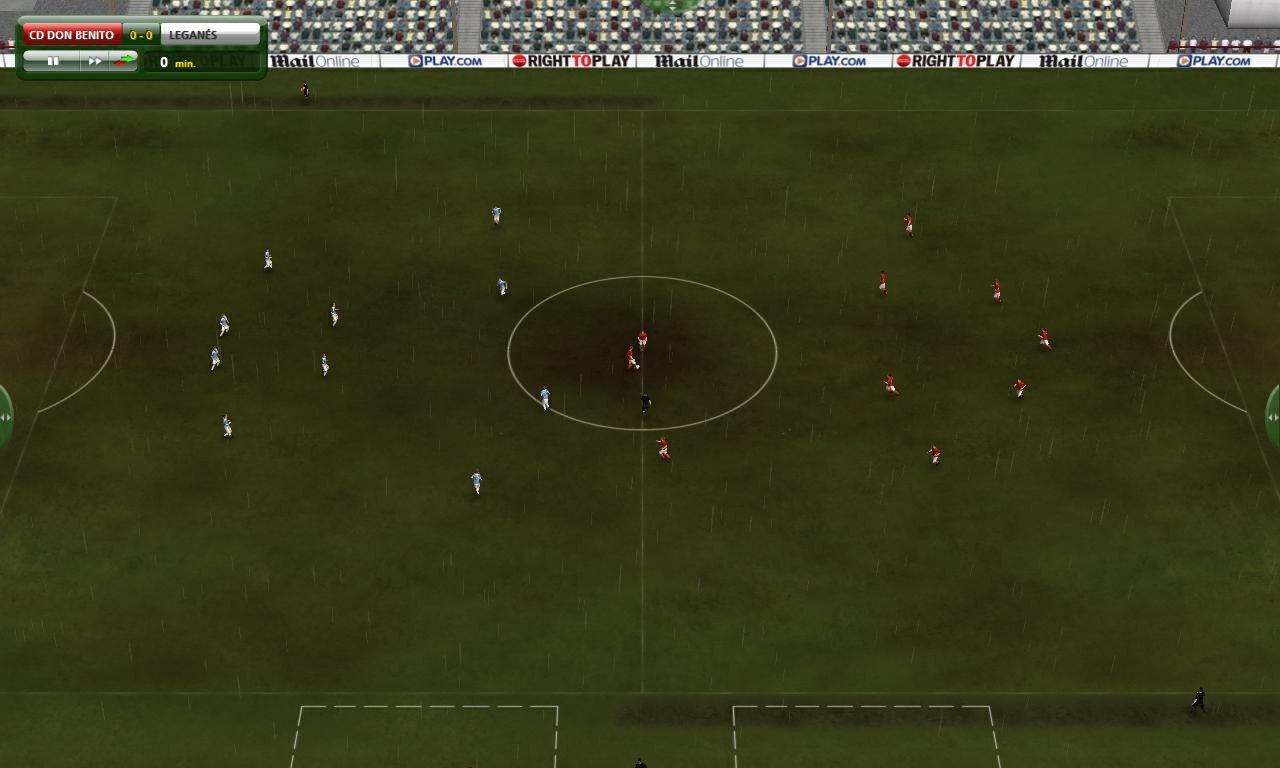Select the Don Benito player near the right arc
The width and height of the screenshot is (1280, 768).
click(1046, 340)
